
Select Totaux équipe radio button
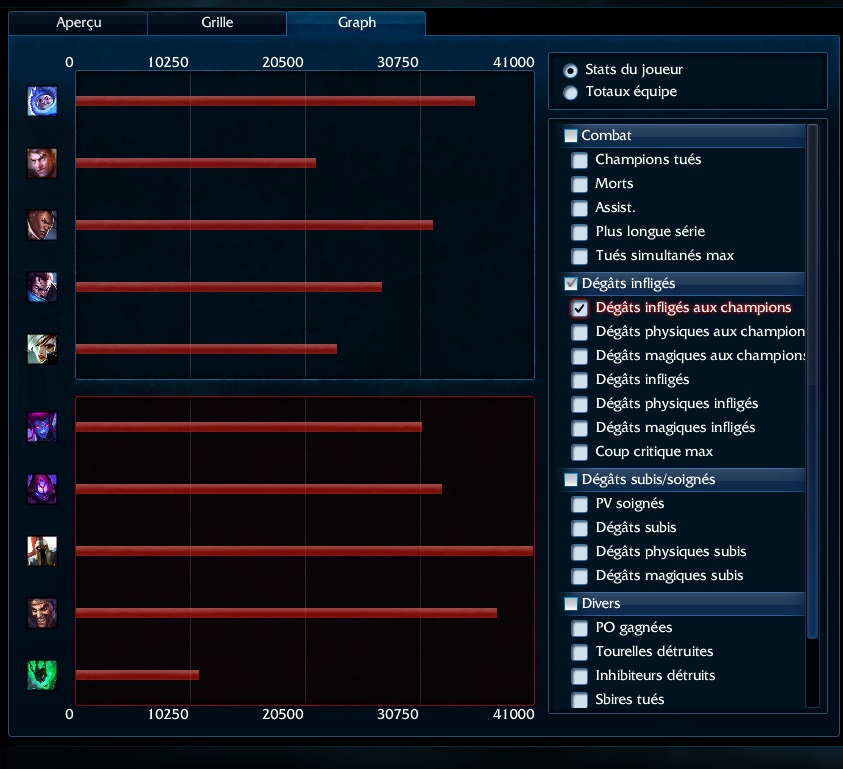click(571, 92)
